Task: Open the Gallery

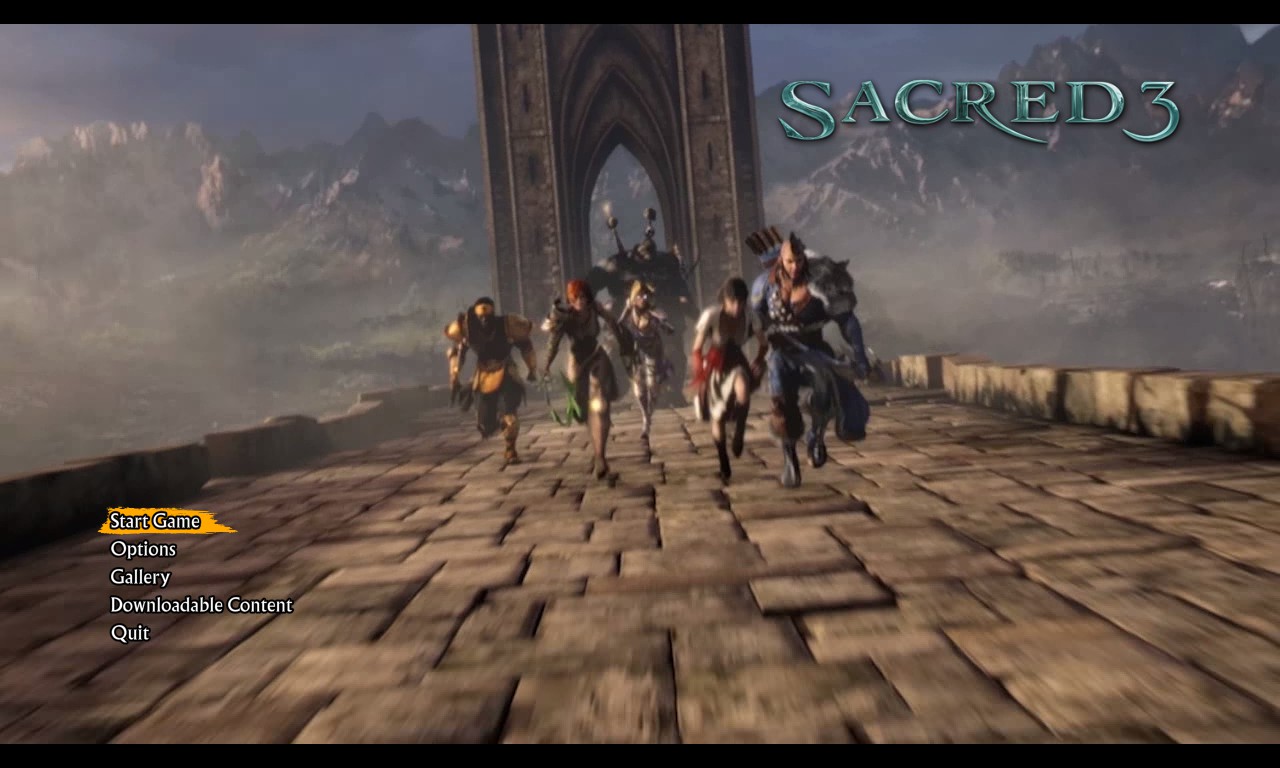Action: point(140,577)
